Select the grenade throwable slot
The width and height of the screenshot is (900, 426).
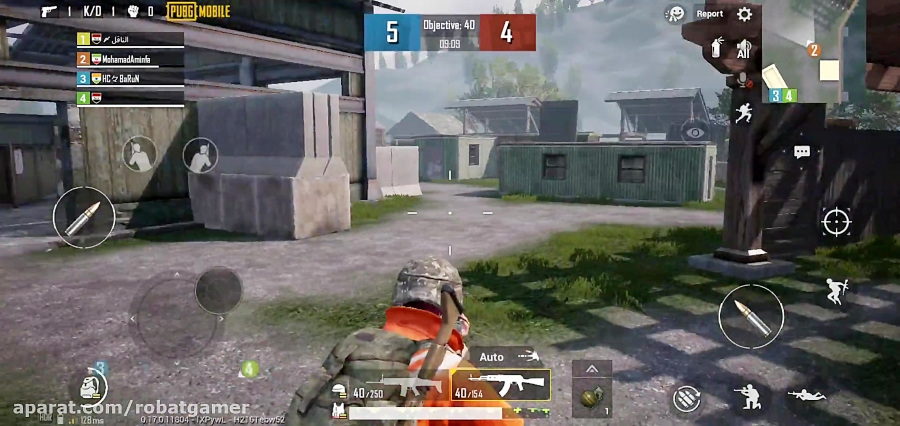591,397
